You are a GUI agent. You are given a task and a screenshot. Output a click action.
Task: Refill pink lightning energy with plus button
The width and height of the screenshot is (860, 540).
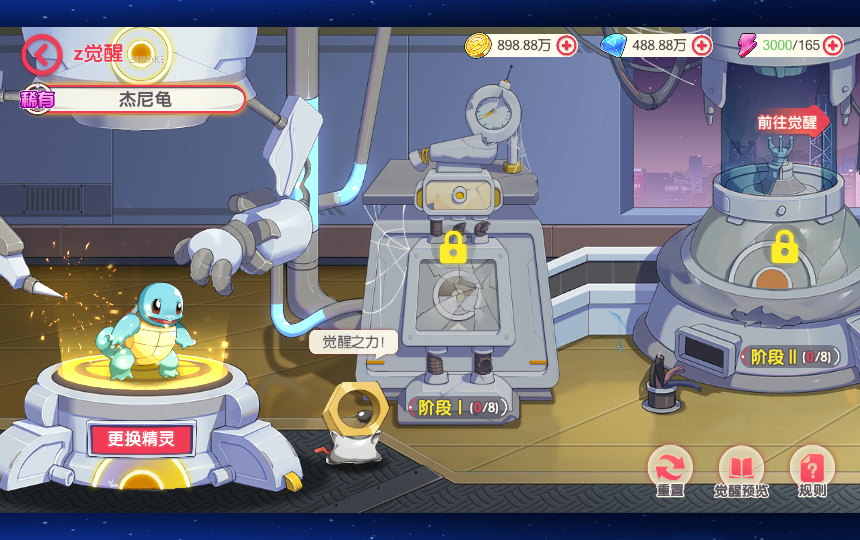coord(833,45)
